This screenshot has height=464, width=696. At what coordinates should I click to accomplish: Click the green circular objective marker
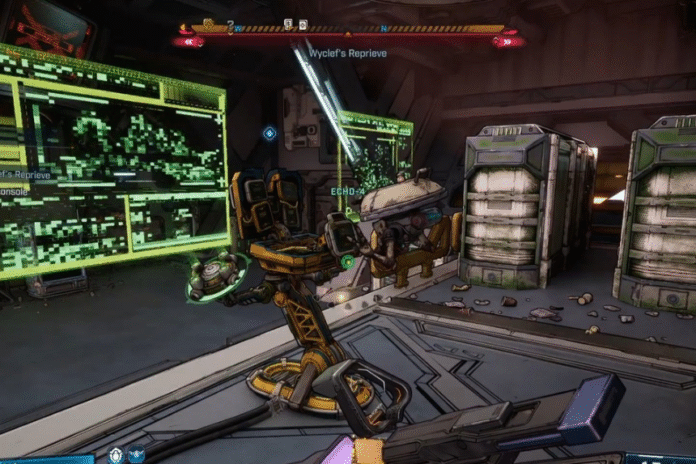coord(346,262)
